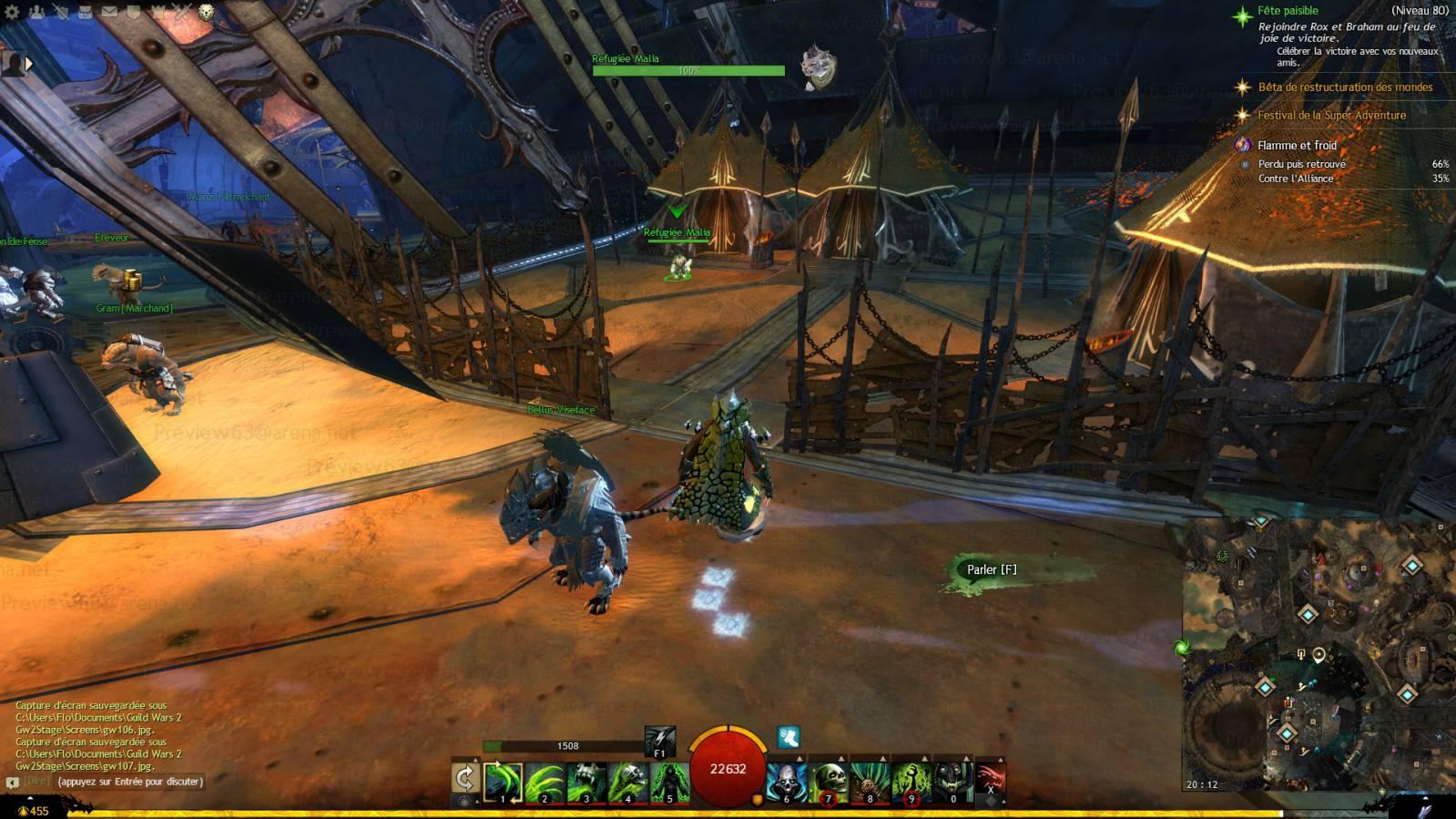This screenshot has height=819, width=1456.
Task: Open the gear-shaped game menu icon
Action: tap(12, 12)
